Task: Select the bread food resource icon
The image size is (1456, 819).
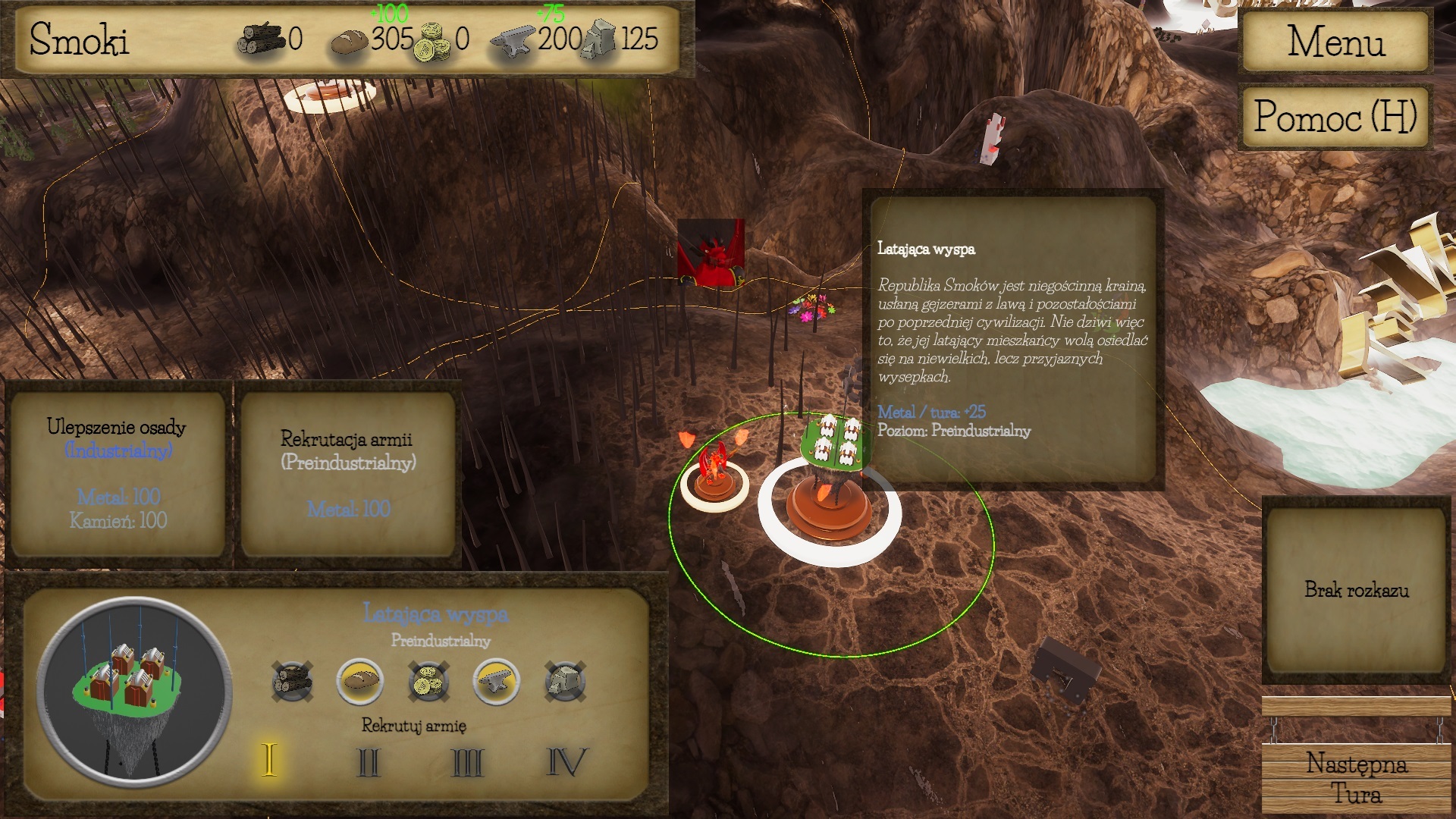Action: click(x=360, y=681)
